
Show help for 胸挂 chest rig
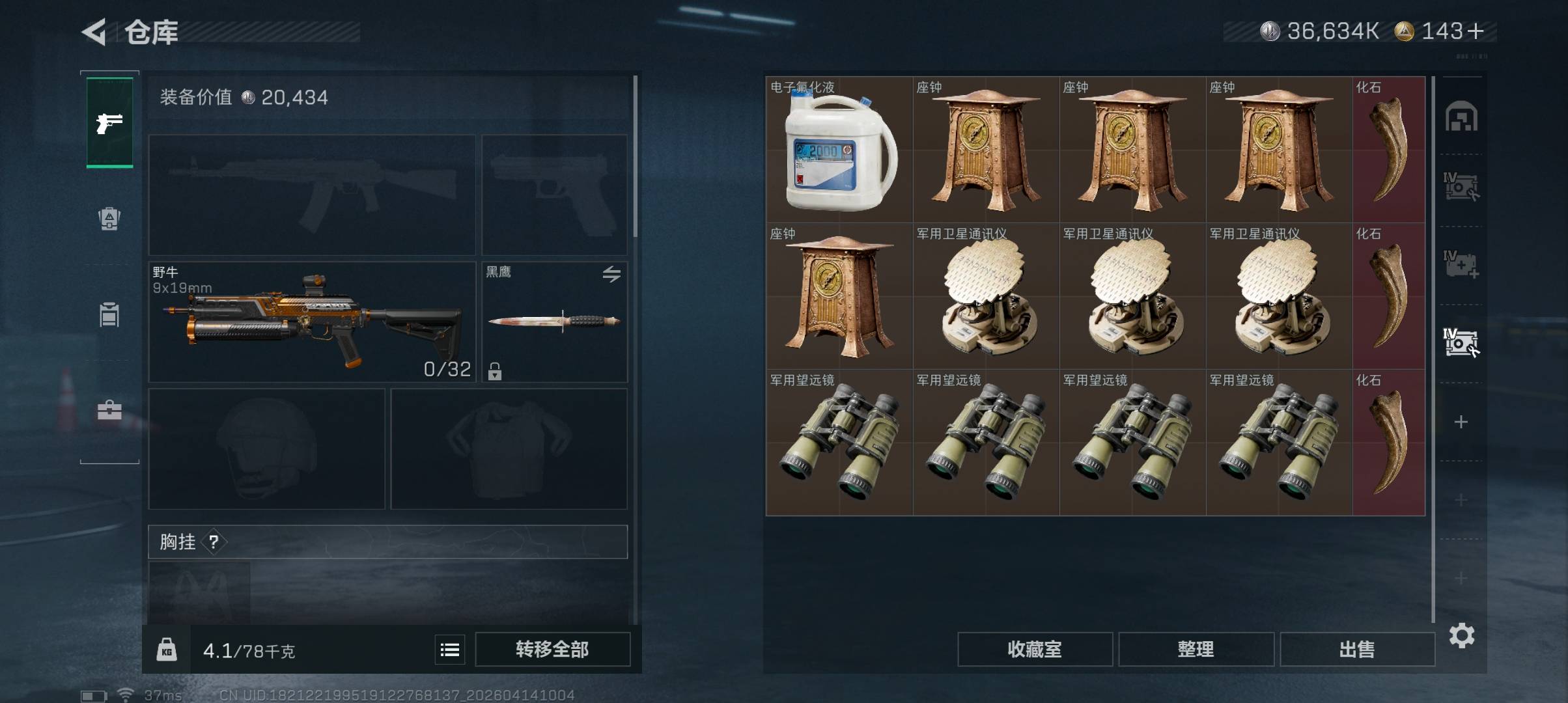click(x=214, y=542)
